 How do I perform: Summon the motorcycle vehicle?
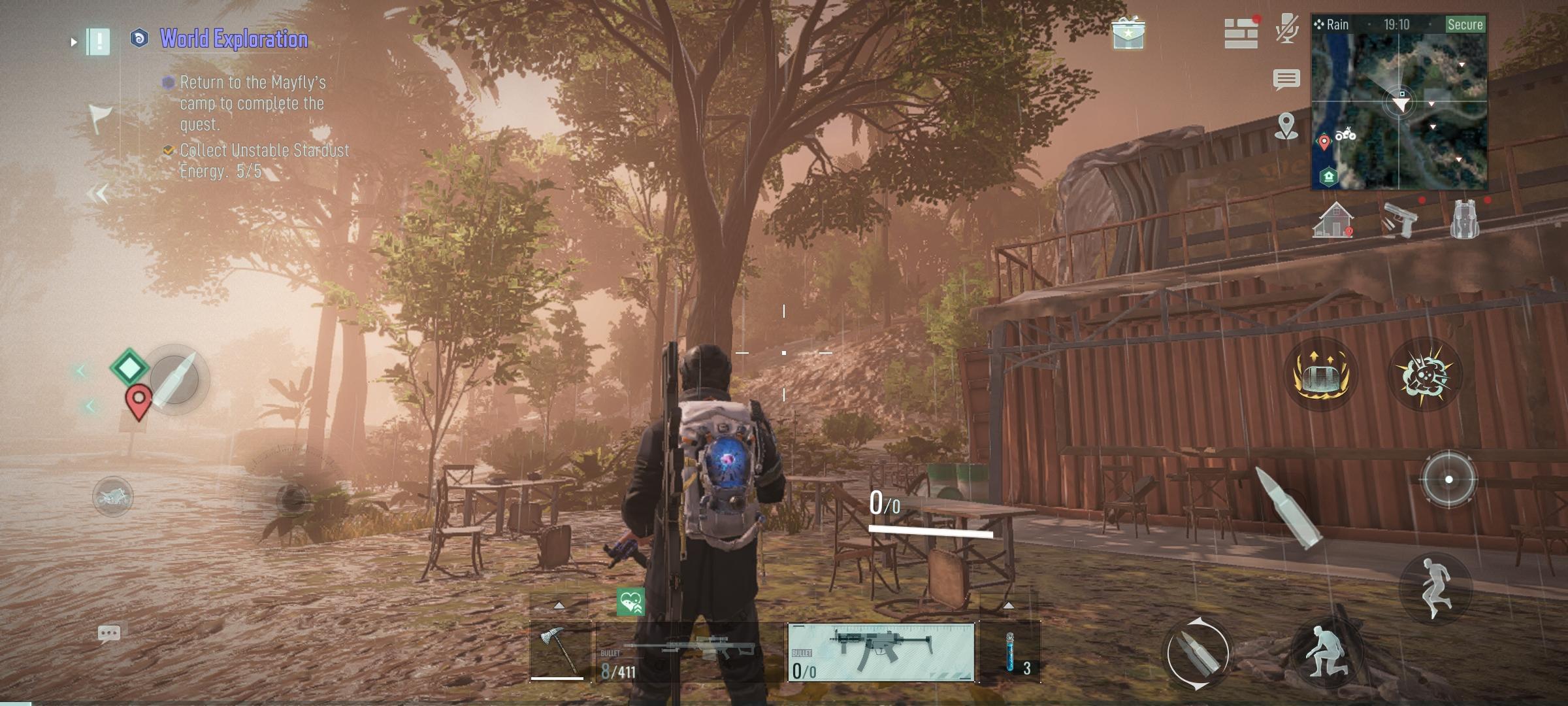pyautogui.click(x=113, y=497)
